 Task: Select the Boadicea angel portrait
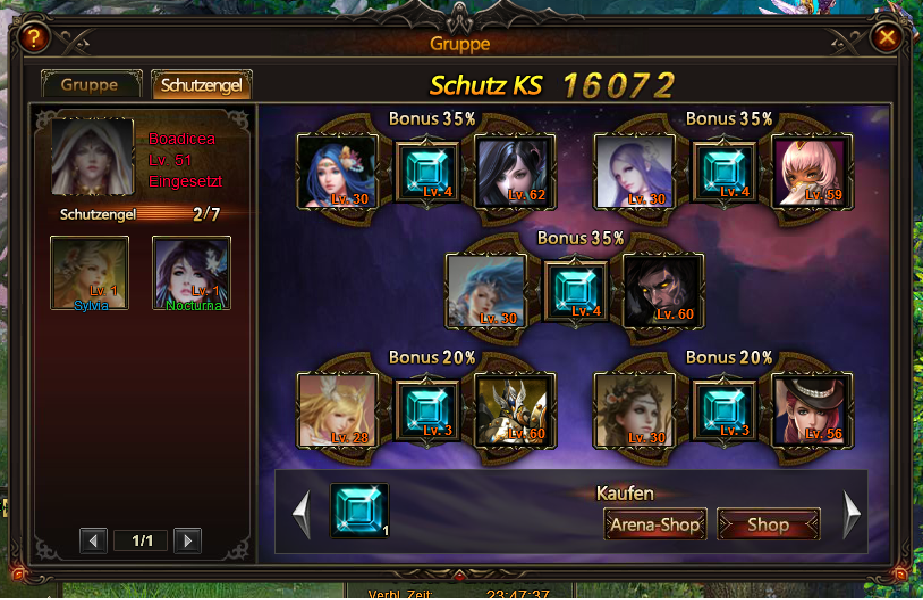[x=93, y=158]
